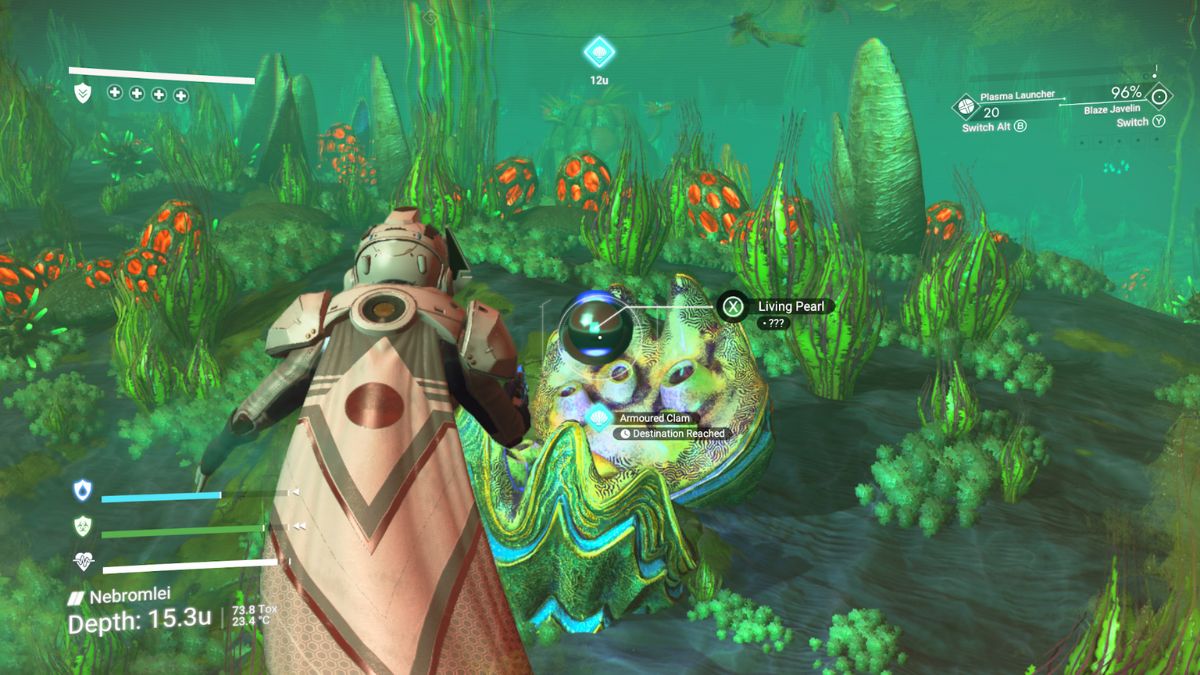This screenshot has width=1200, height=675.
Task: Click the green toxic protection icon
Action: coord(82,526)
